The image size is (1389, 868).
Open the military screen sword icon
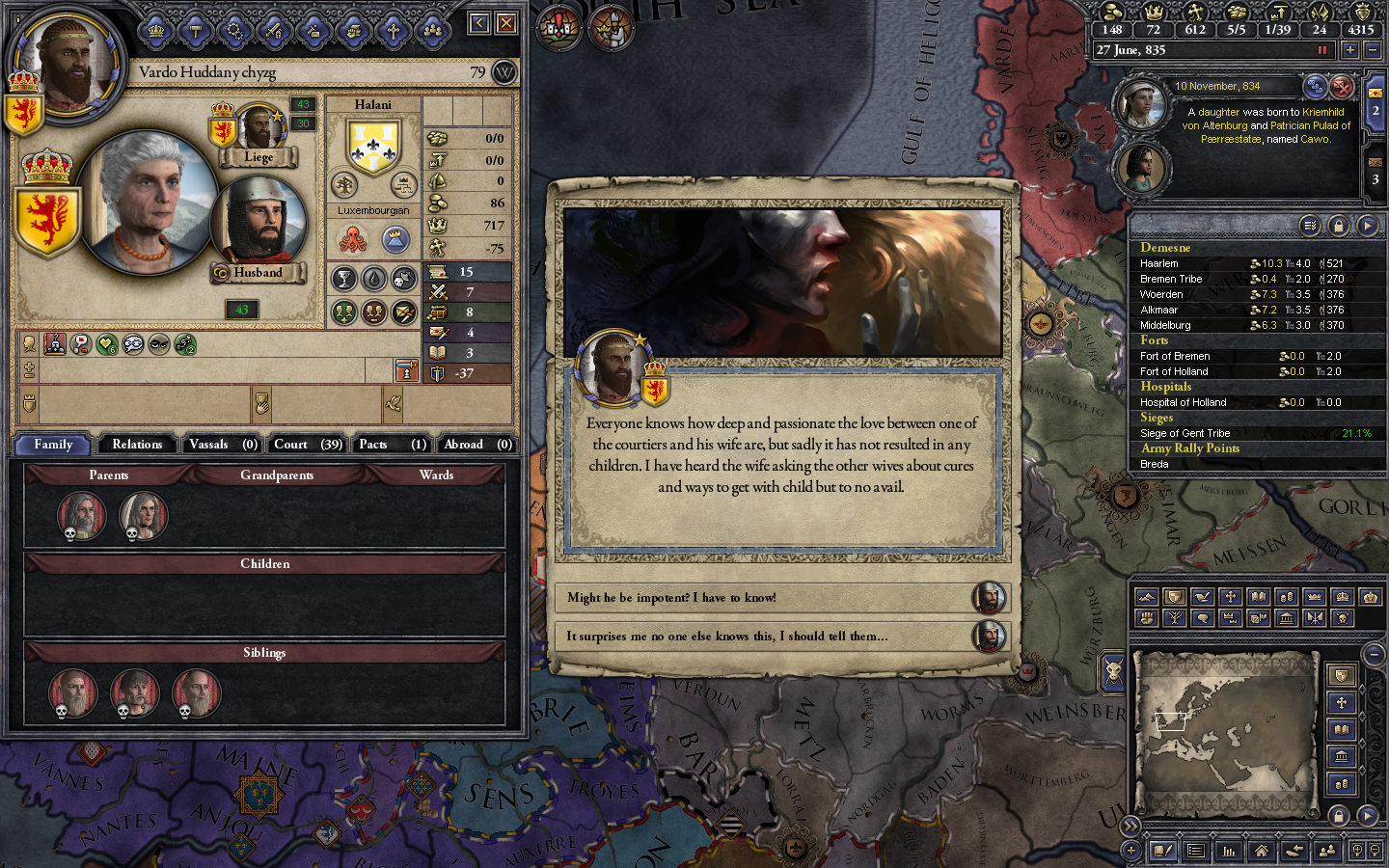(x=275, y=30)
